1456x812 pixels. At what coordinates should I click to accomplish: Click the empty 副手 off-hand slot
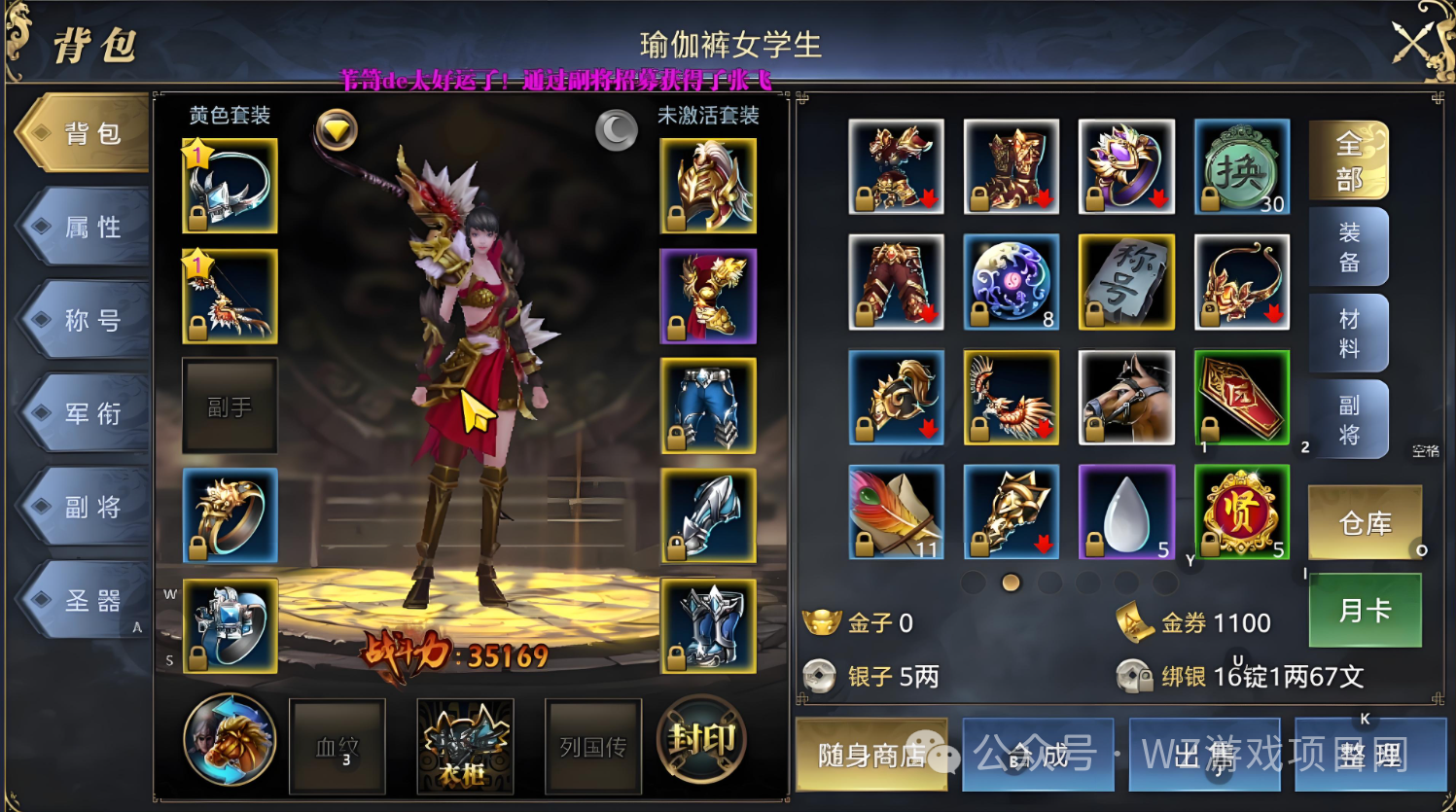coord(230,406)
